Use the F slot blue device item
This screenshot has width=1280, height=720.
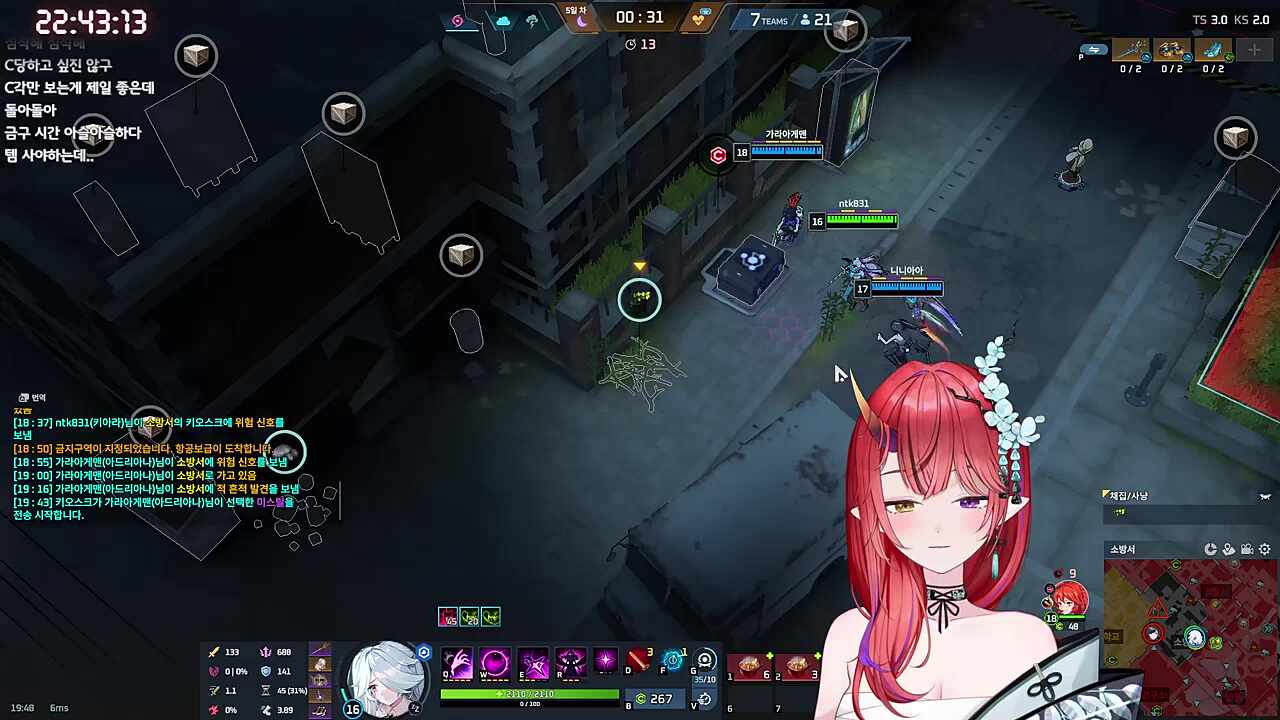tap(673, 662)
